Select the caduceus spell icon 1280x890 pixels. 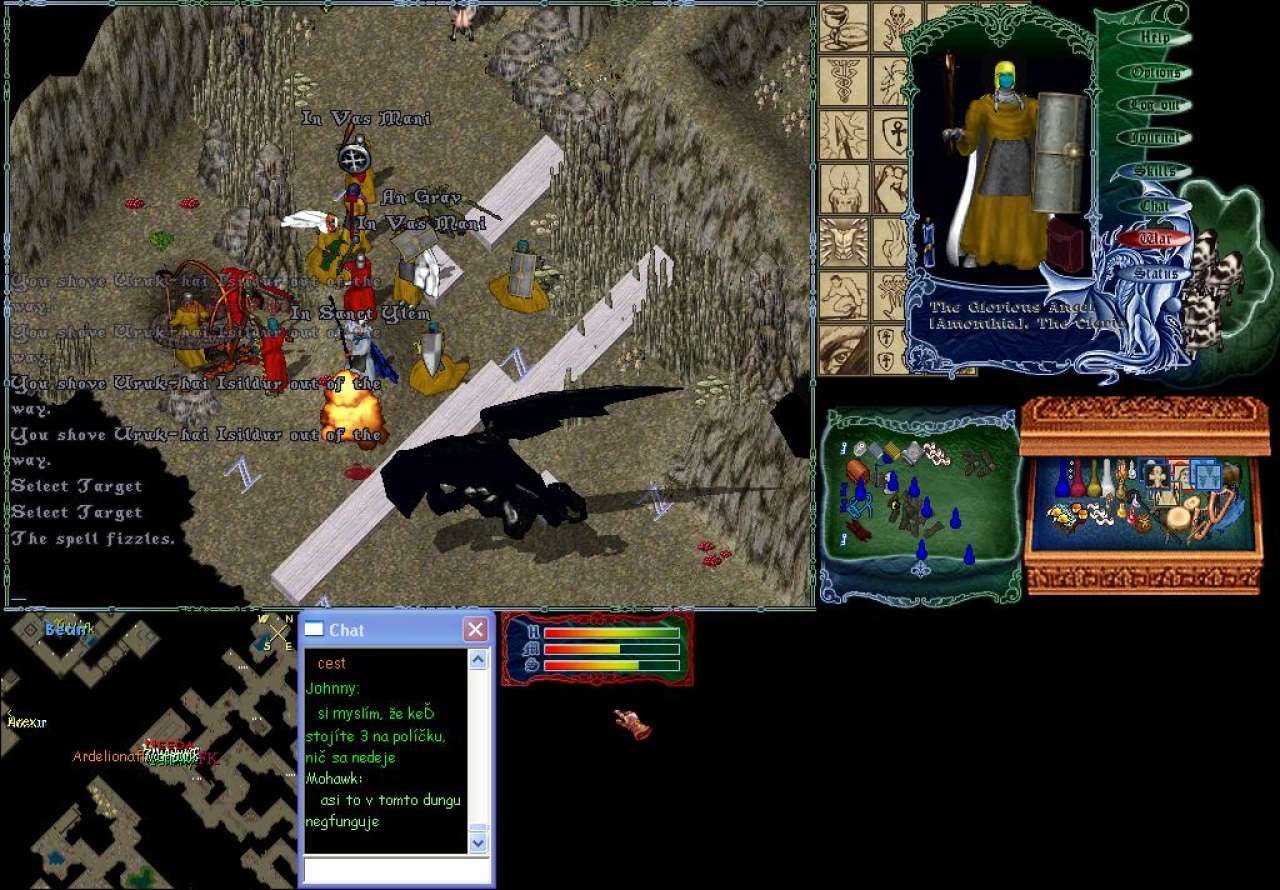tap(843, 81)
